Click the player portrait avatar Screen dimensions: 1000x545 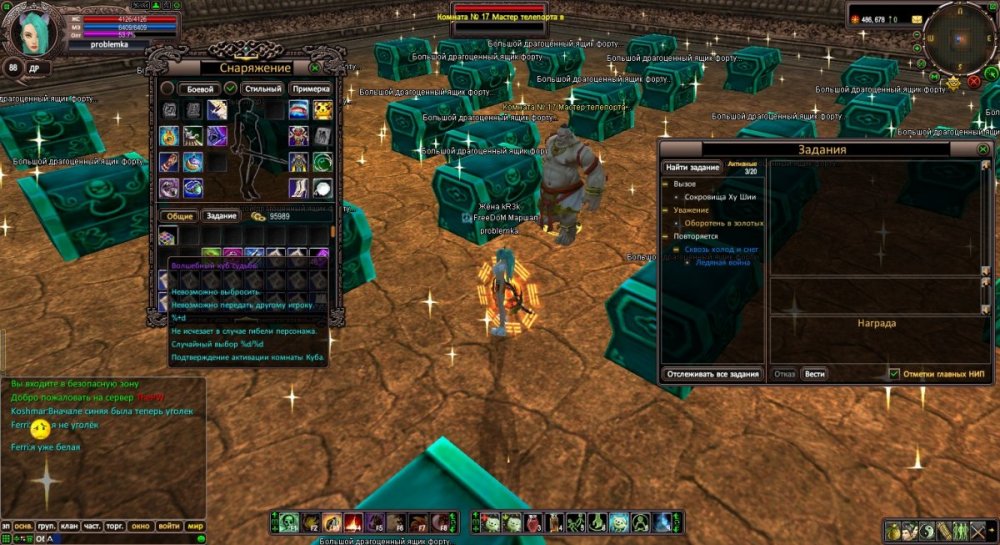(34, 32)
